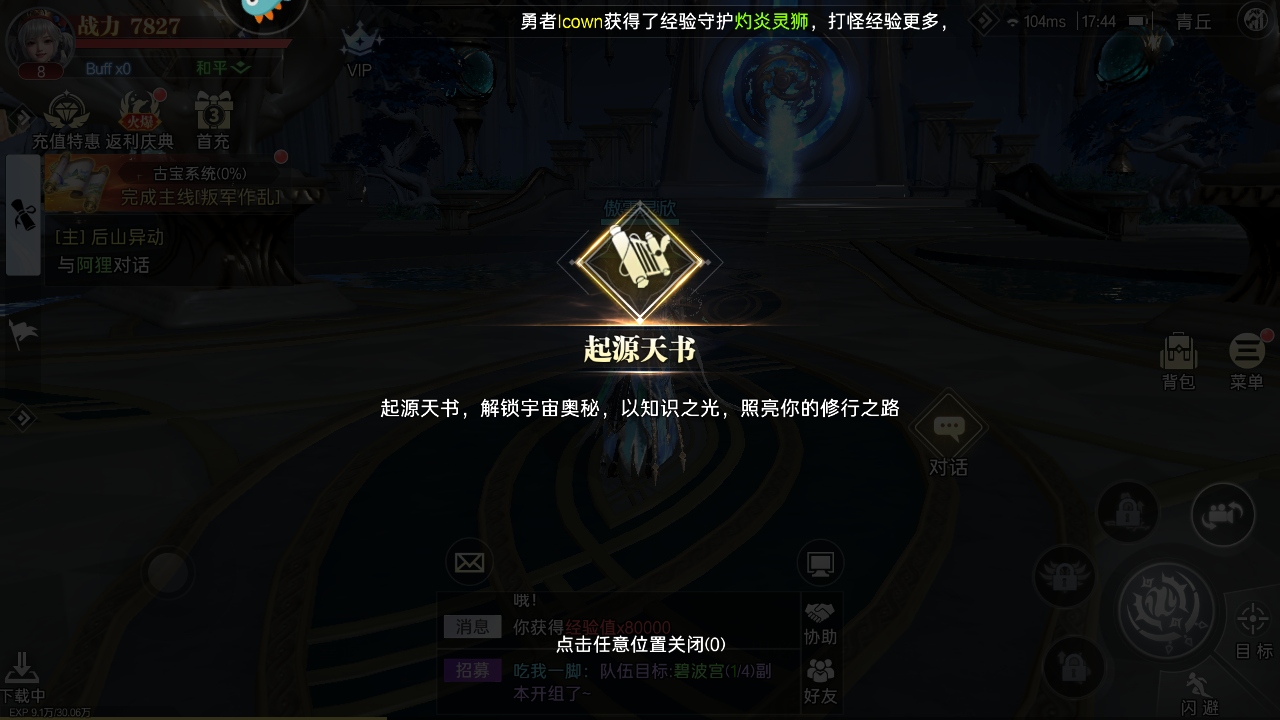
Task: Switch to the 招募 recruit tab
Action: click(x=472, y=671)
